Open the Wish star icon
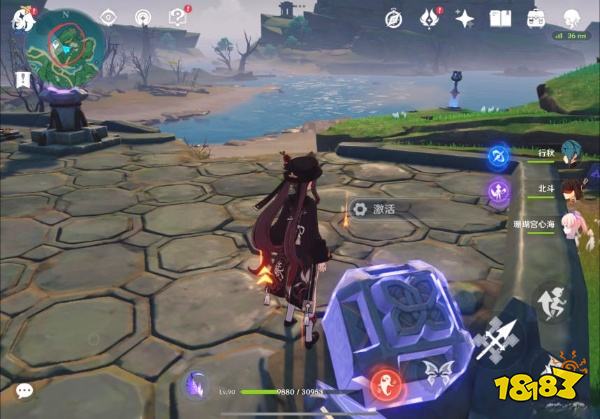This screenshot has width=600, height=419. pyautogui.click(x=464, y=18)
